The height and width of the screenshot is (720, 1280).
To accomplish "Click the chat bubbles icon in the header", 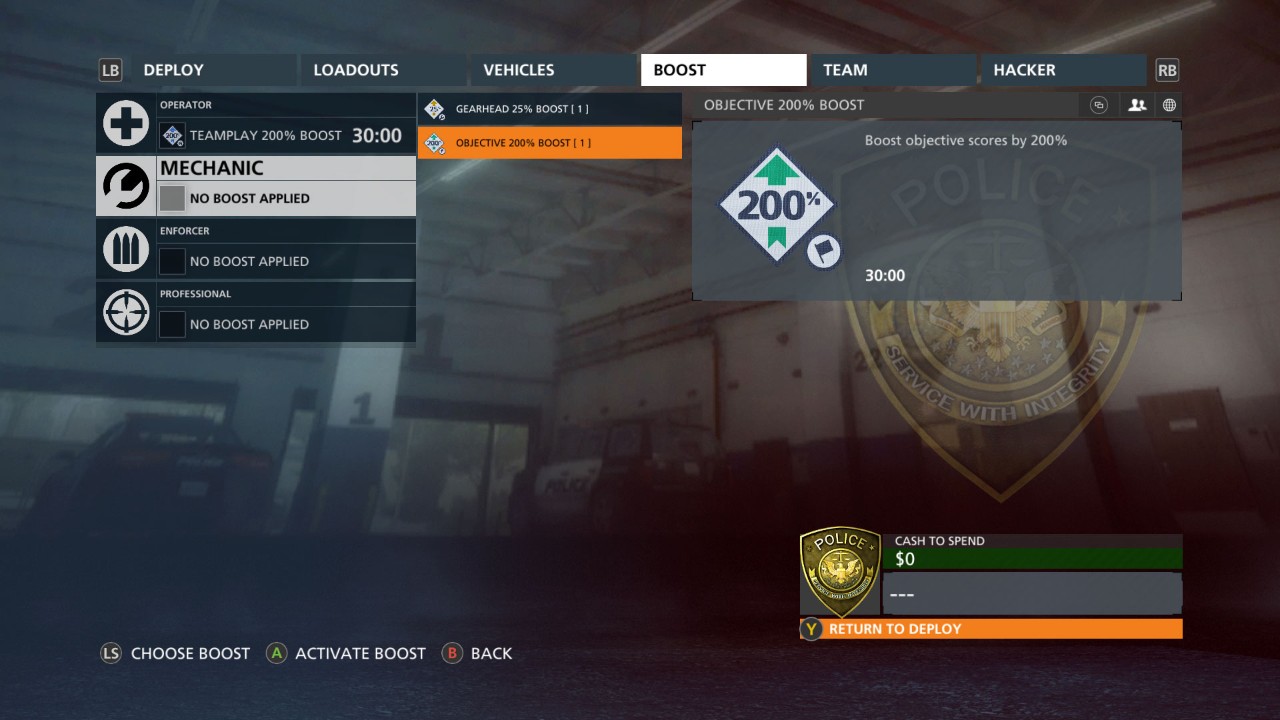I will pyautogui.click(x=1099, y=105).
